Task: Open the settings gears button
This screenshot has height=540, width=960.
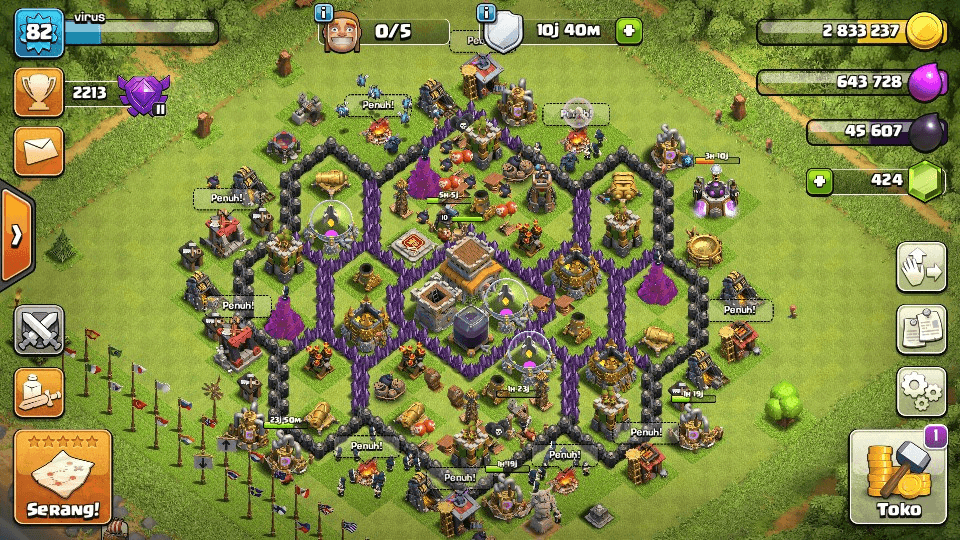Action: click(921, 391)
